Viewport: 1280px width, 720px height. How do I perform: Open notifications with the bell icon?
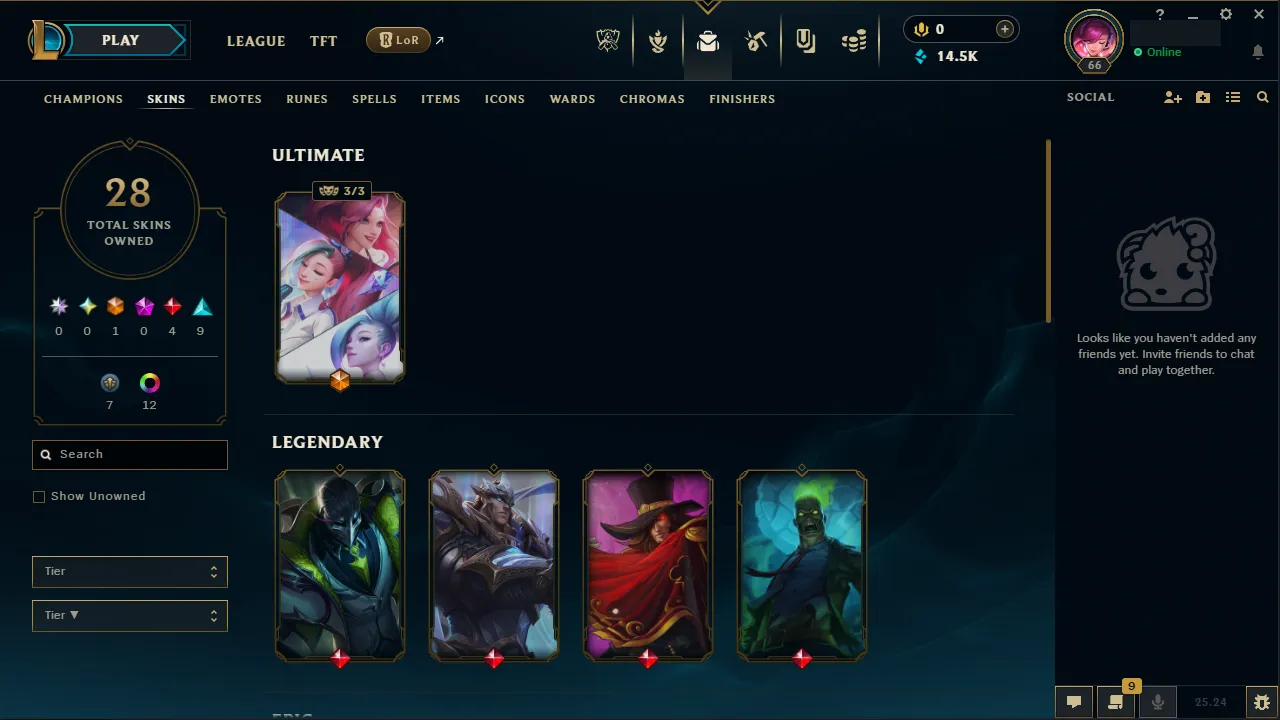coord(1258,51)
